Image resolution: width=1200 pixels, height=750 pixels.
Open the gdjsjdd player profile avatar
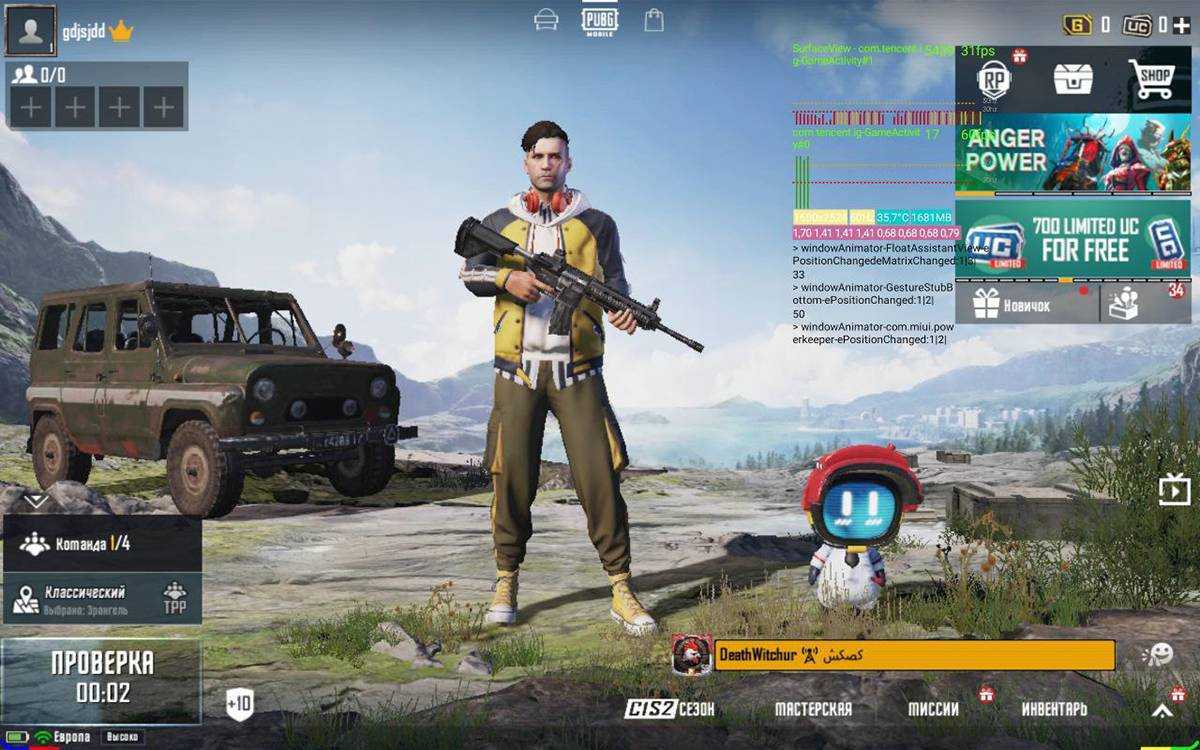click(x=31, y=31)
